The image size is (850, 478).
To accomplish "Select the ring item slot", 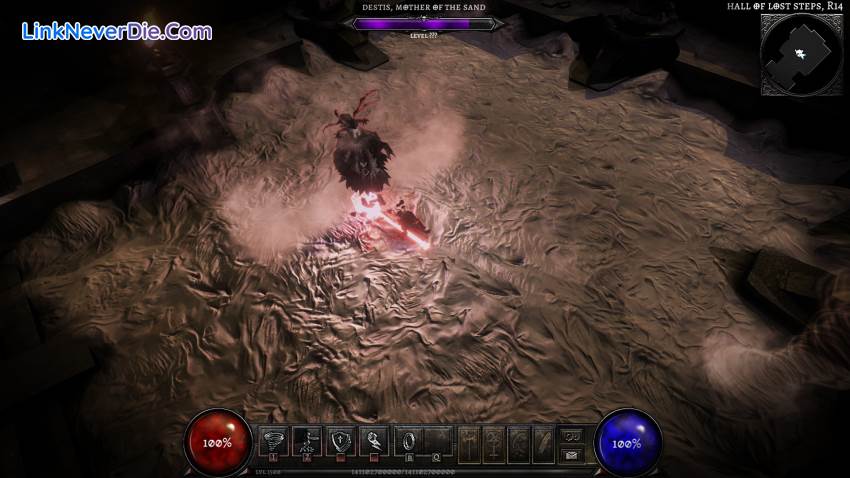I will [409, 441].
